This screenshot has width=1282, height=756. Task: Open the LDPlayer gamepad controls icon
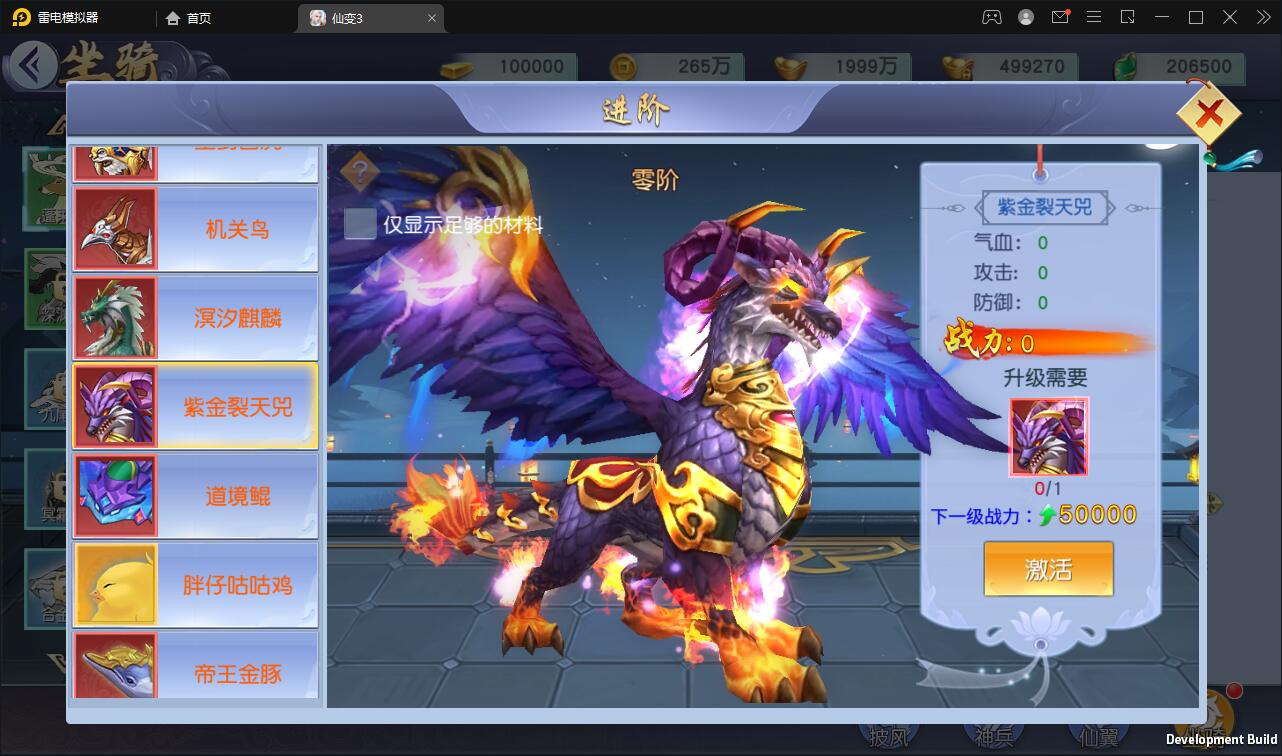[992, 17]
